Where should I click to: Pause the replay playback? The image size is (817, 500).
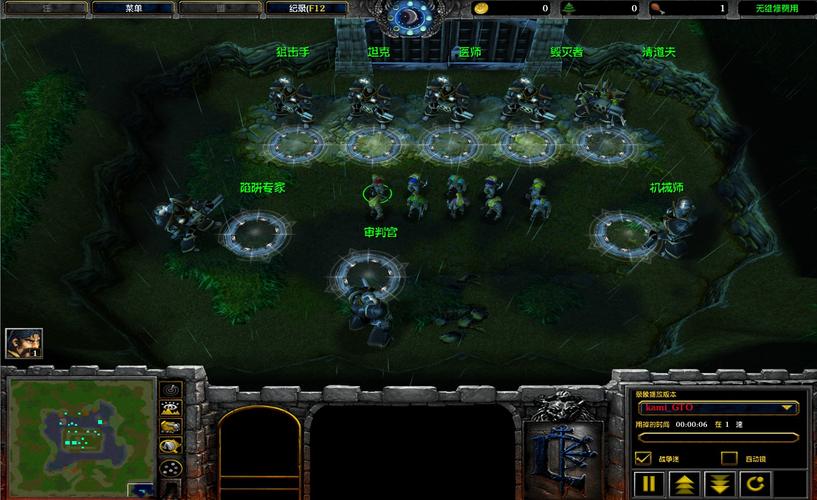pos(648,485)
